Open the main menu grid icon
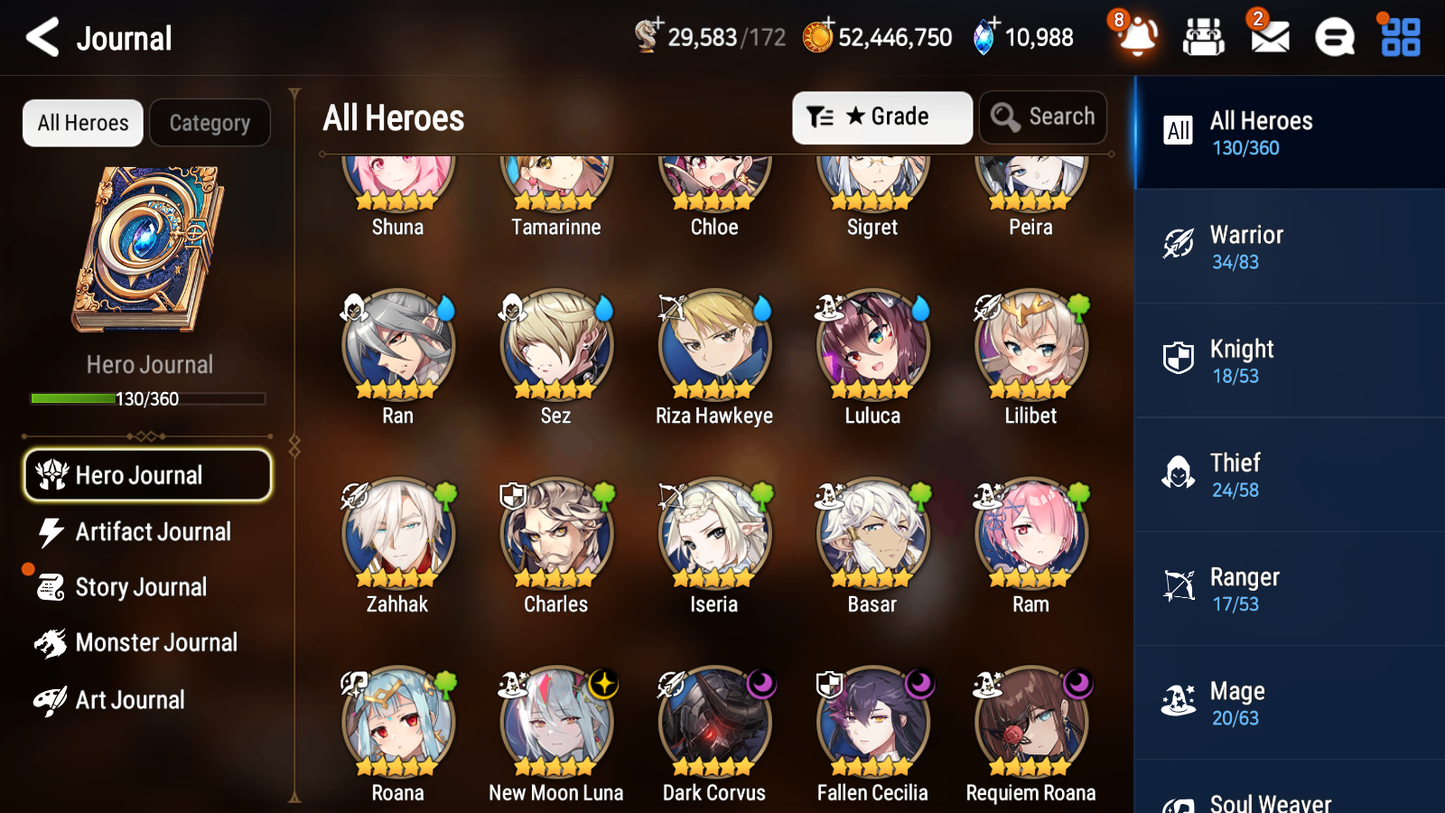Screen dimensions: 1445x813 [x=1399, y=37]
